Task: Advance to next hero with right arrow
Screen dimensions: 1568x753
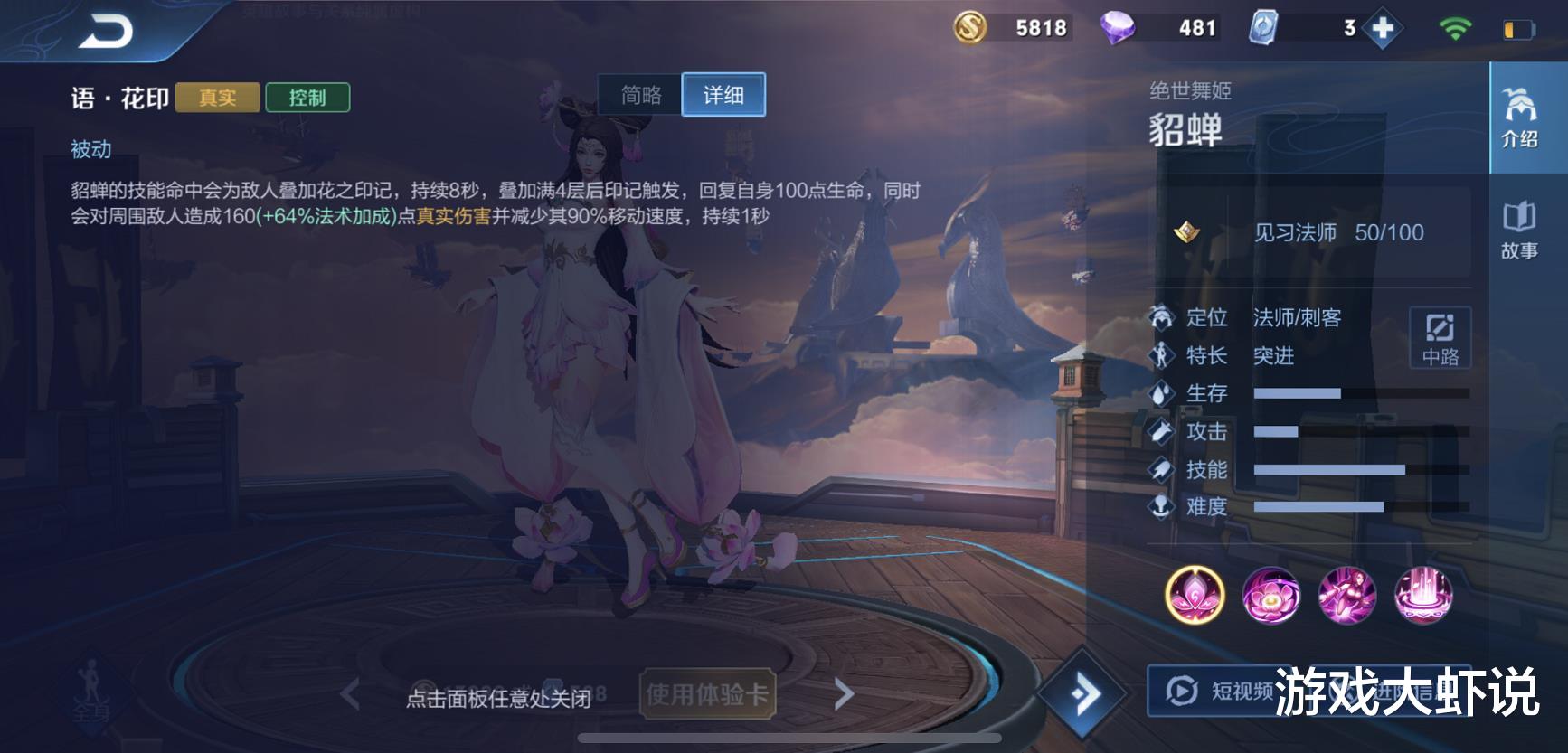Action: point(843,692)
